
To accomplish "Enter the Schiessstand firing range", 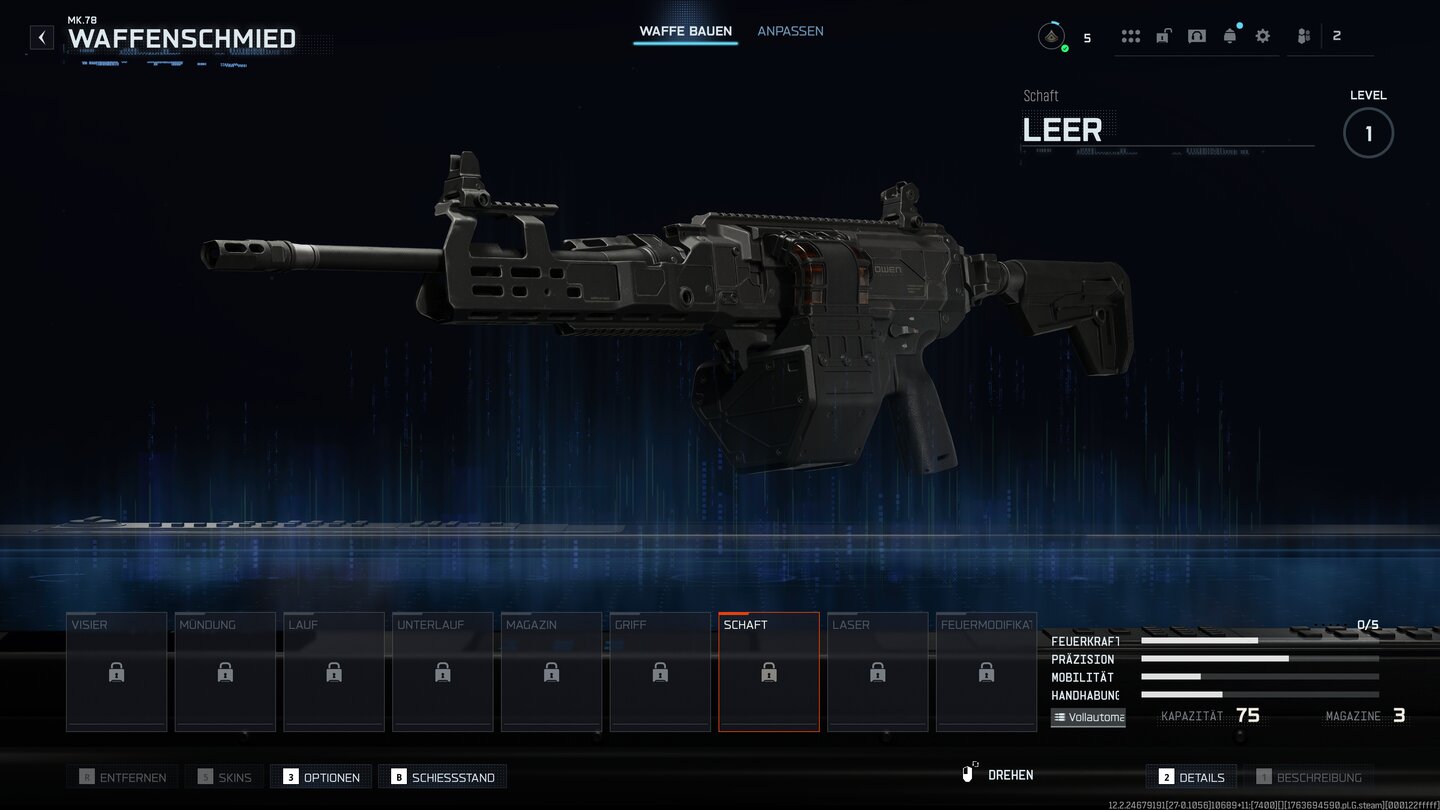I will point(443,777).
